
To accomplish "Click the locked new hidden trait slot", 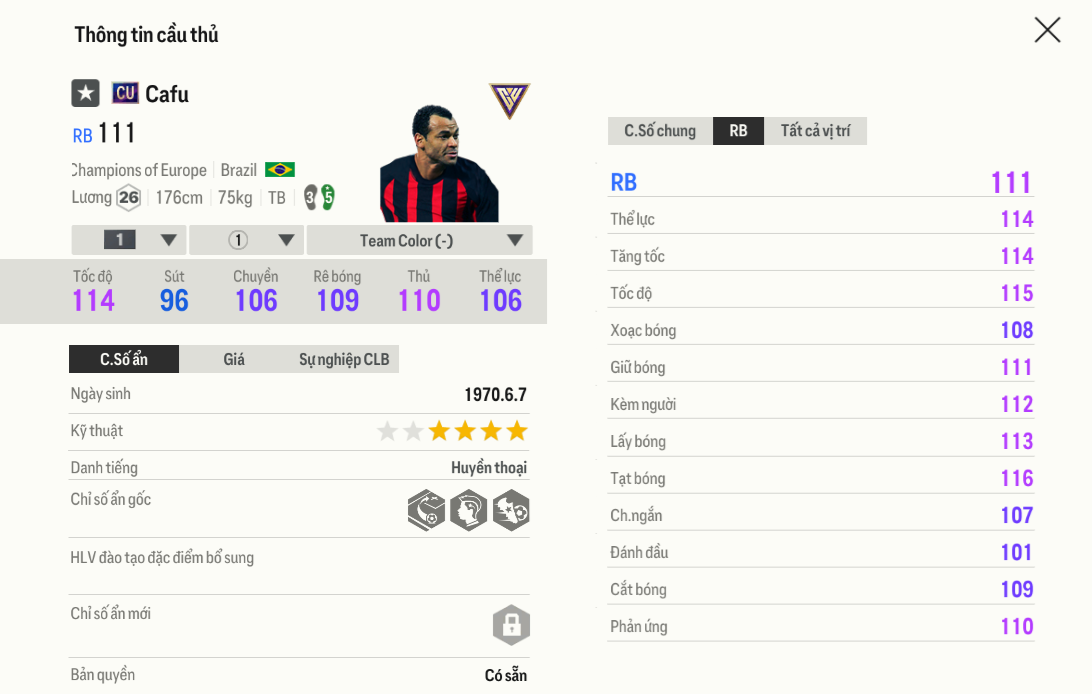I will point(511,625).
